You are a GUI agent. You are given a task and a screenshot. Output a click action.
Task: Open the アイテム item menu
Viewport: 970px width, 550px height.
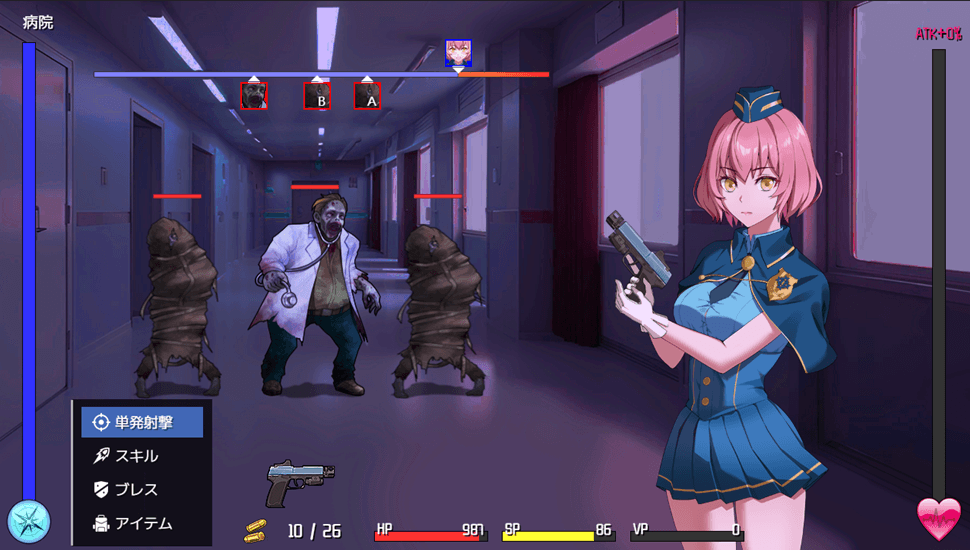[142, 523]
